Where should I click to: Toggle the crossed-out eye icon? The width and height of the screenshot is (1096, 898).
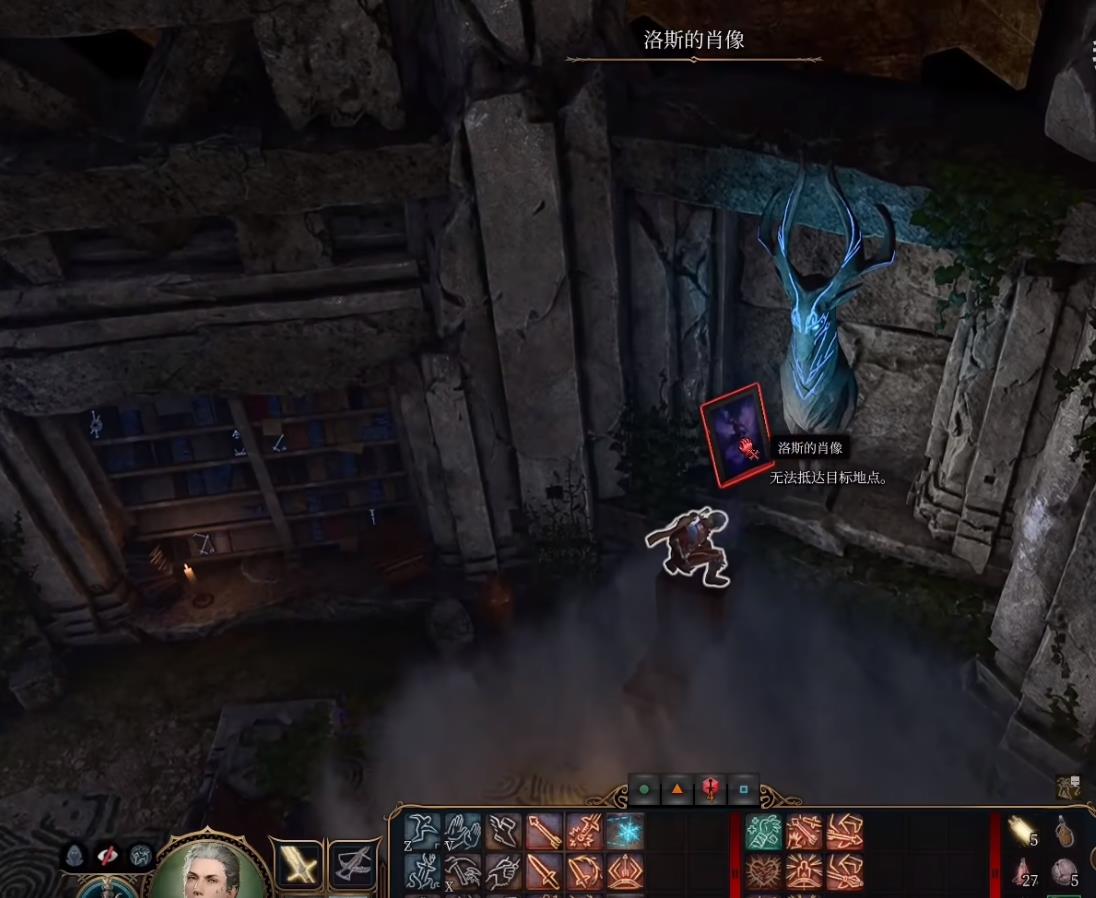[x=107, y=856]
